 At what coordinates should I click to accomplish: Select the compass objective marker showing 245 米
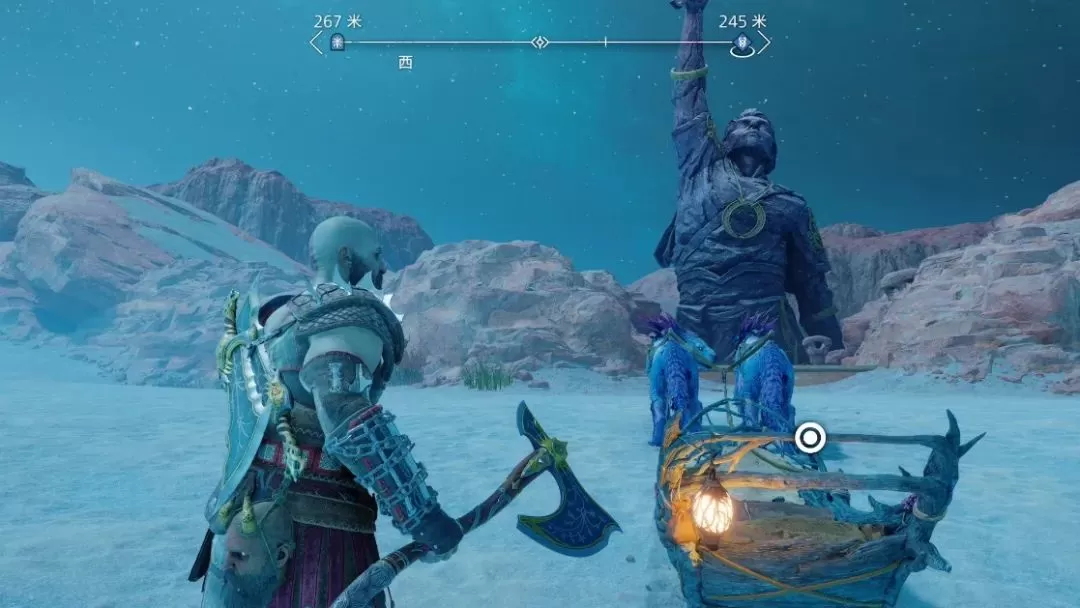coord(742,43)
